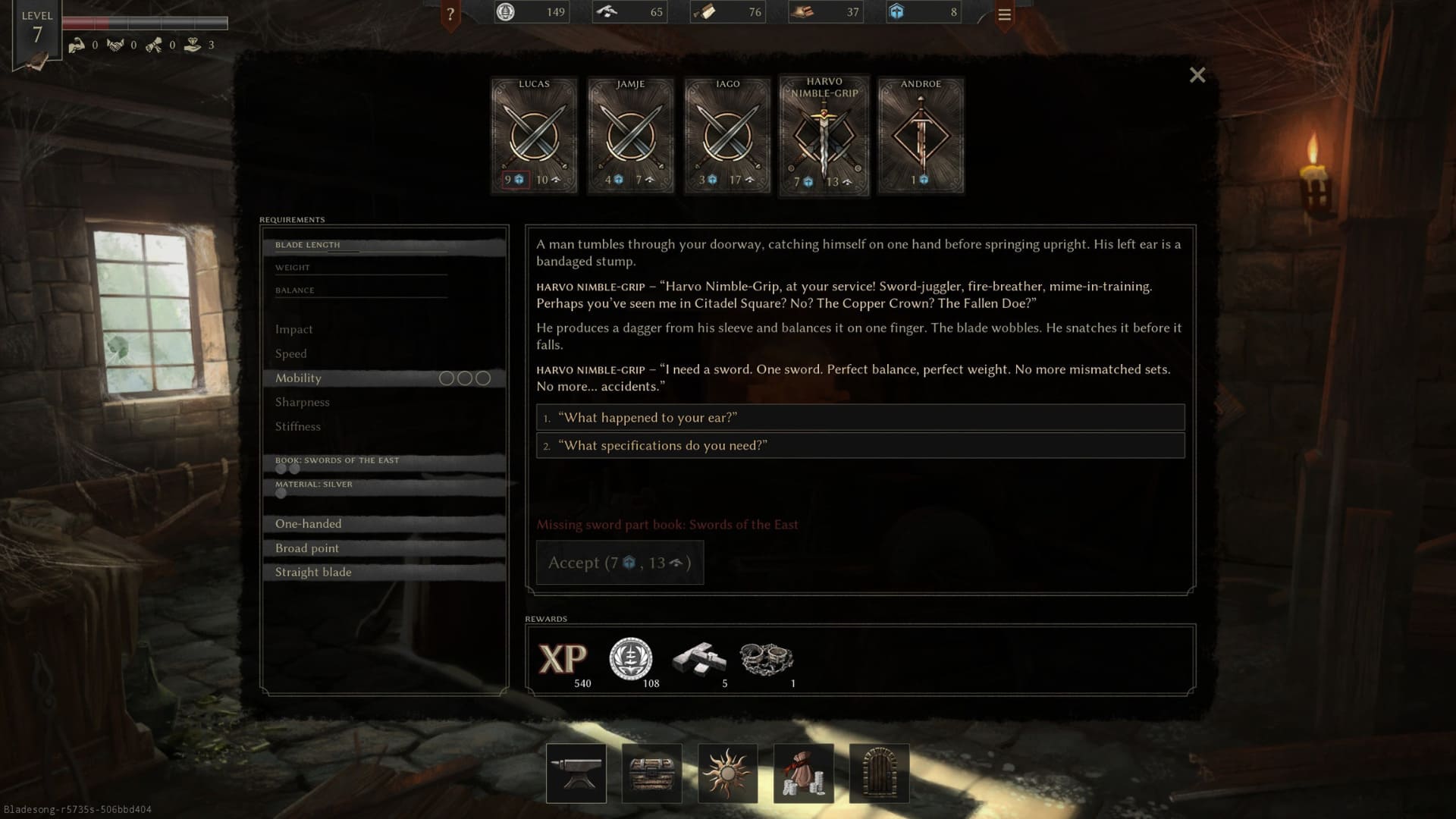The height and width of the screenshot is (819, 1456).
Task: Open the question mark help
Action: (450, 14)
